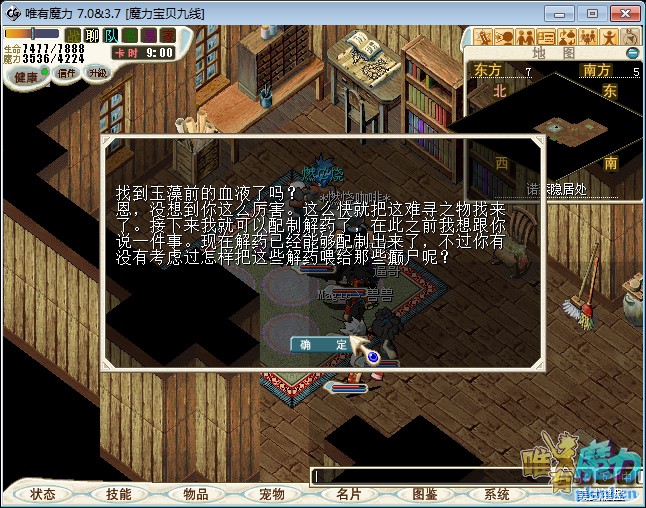Open the 技能 skills menu
646x508 pixels.
point(119,494)
